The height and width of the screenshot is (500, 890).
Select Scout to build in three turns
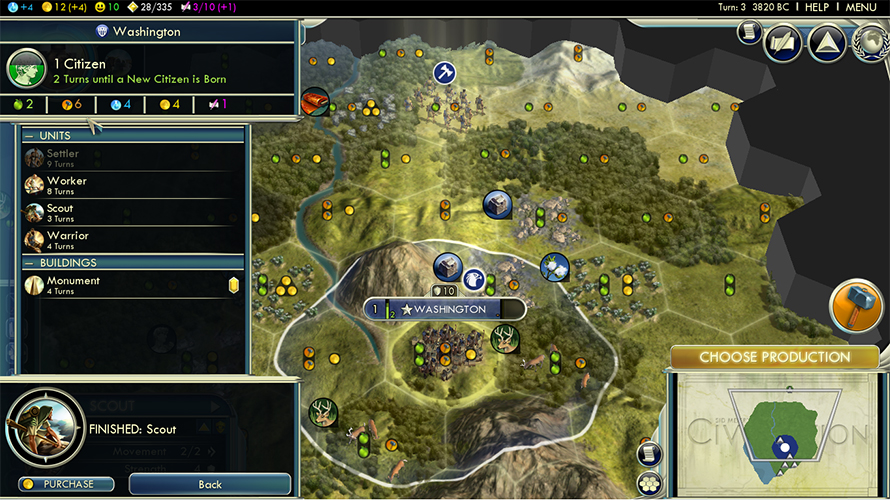[x=61, y=213]
